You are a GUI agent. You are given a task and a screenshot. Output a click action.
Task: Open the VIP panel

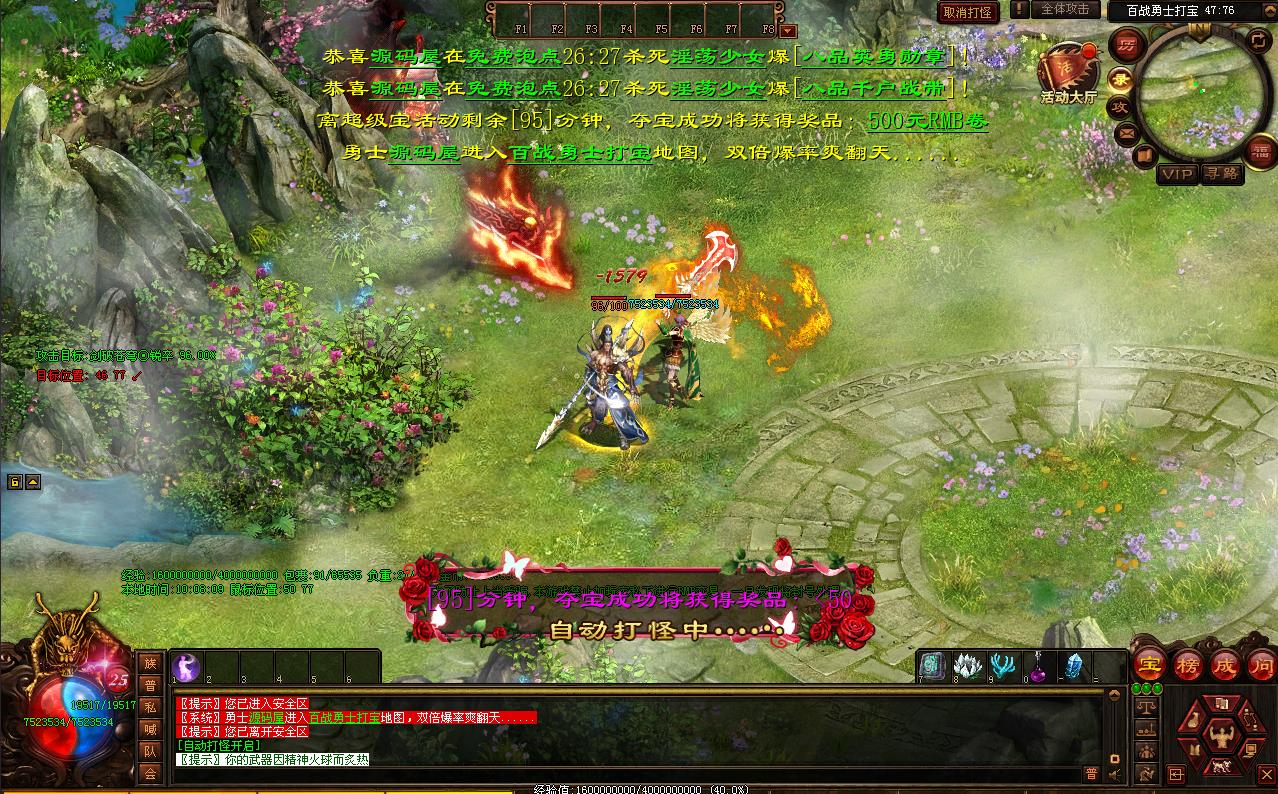pyautogui.click(x=1177, y=173)
